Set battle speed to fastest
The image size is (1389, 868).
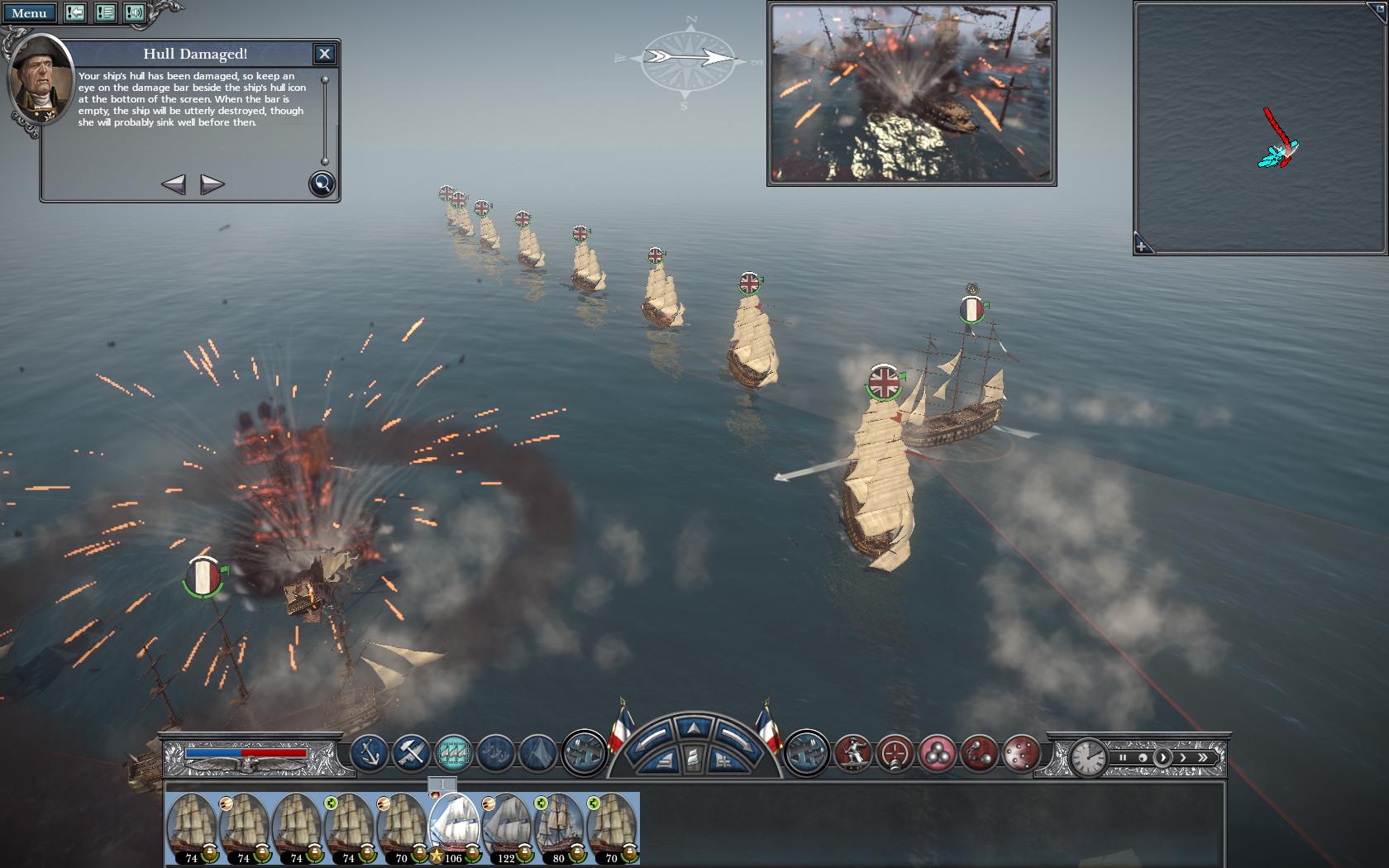click(x=1203, y=757)
